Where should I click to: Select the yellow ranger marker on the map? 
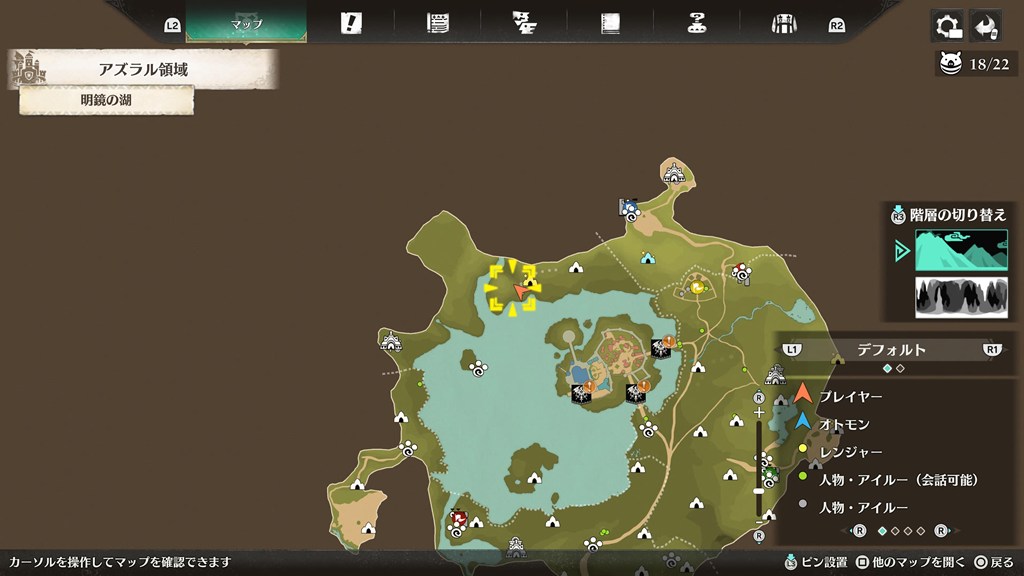[697, 288]
